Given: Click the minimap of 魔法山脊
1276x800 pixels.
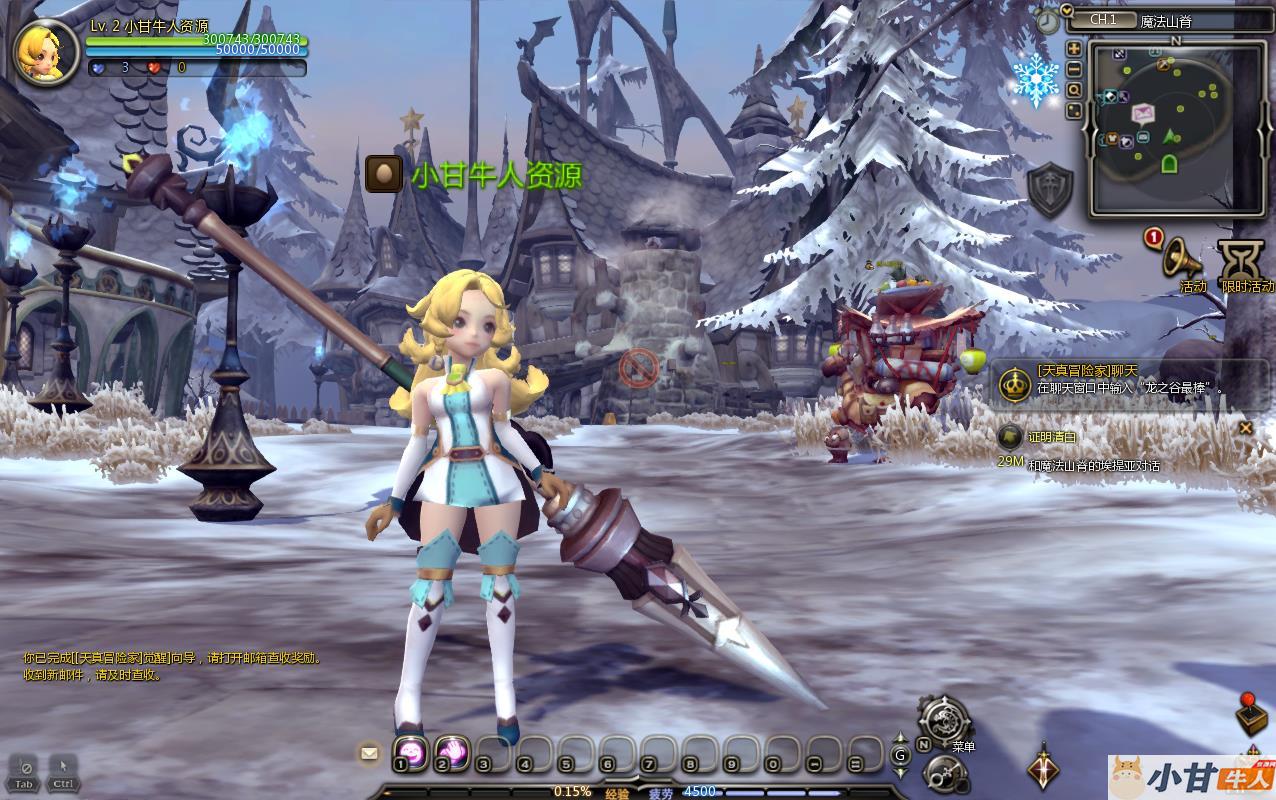Looking at the screenshot, I should click(x=1175, y=123).
